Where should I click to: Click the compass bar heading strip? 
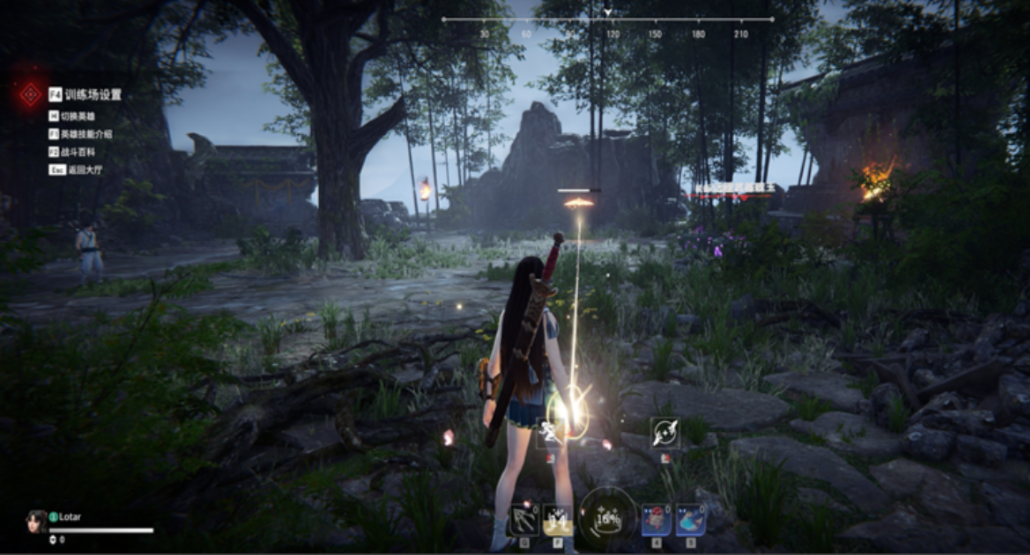click(x=607, y=20)
